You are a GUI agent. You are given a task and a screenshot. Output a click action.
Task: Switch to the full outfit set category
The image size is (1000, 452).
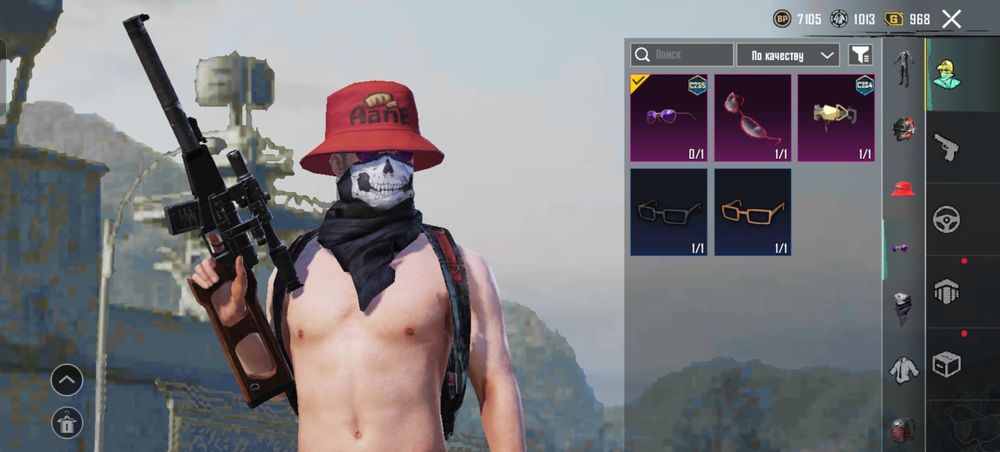coord(904,67)
